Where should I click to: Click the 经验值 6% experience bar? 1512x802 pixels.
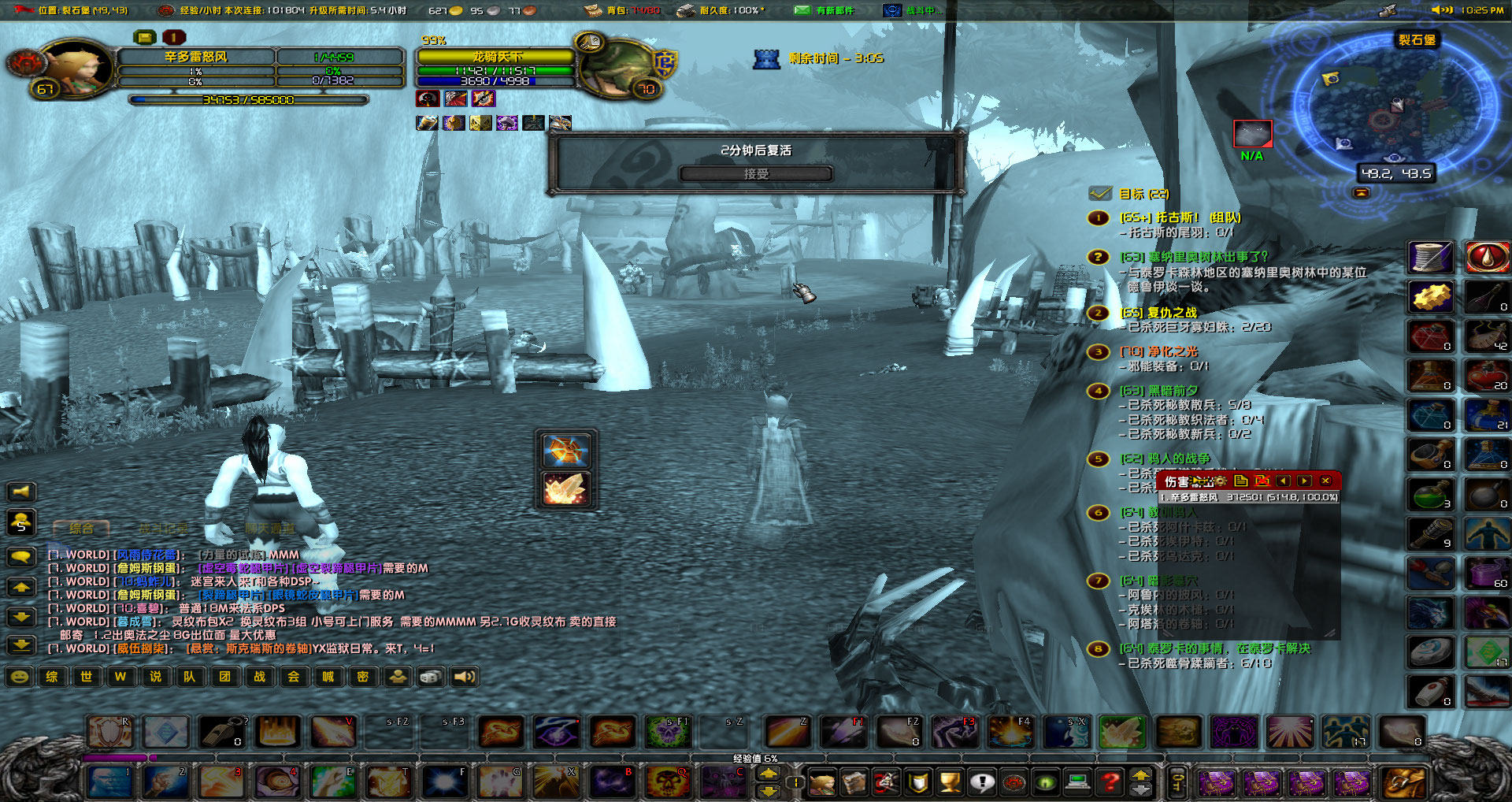754,757
